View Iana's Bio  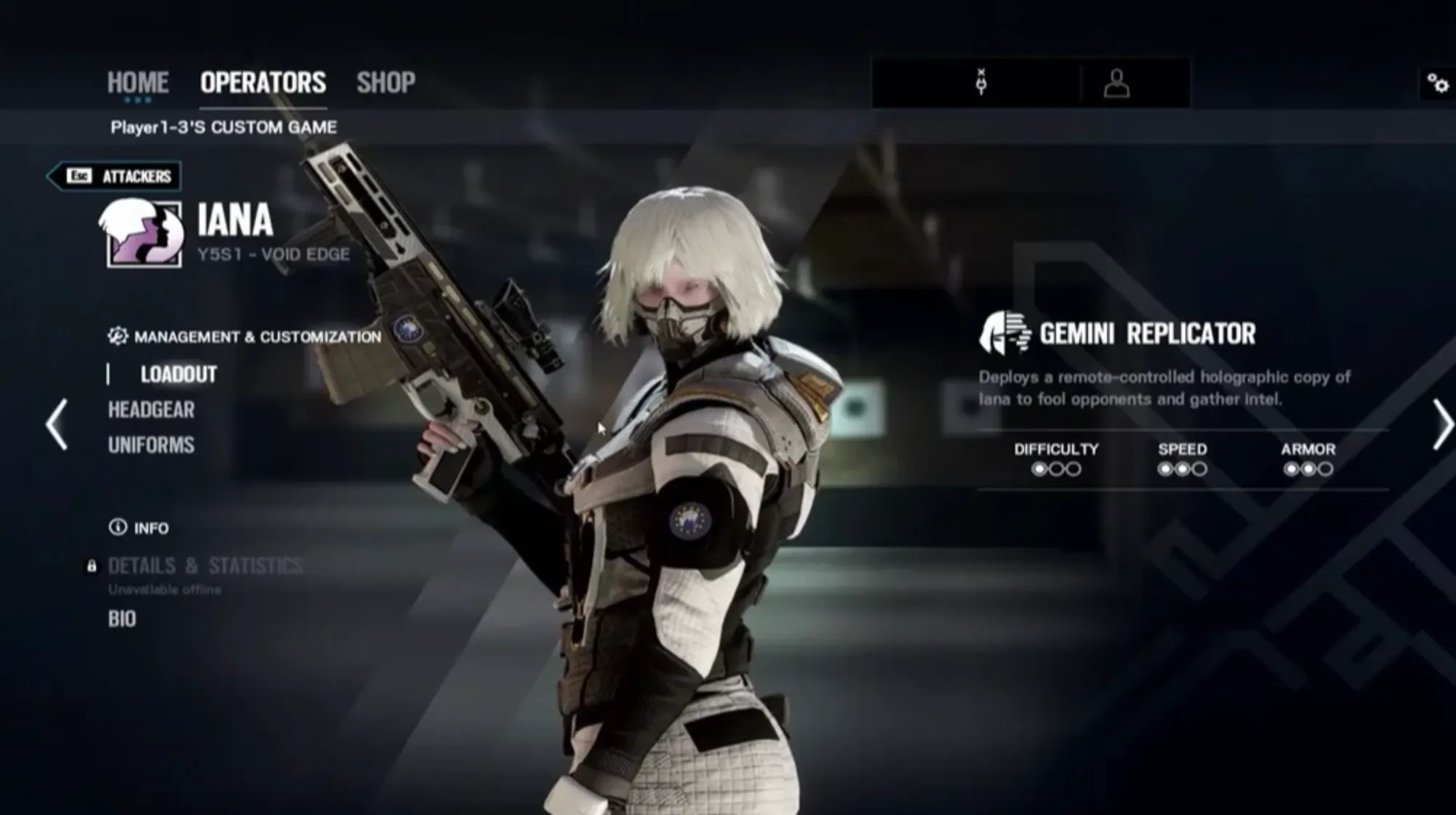pyautogui.click(x=122, y=619)
